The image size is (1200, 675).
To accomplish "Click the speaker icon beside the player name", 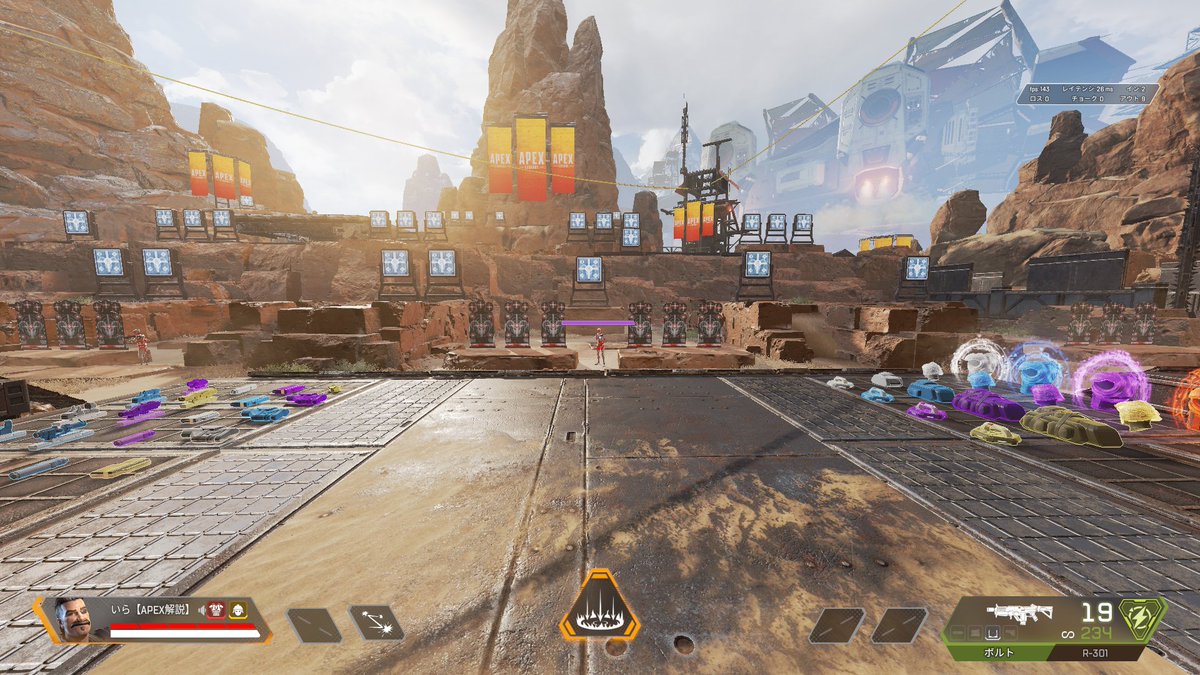I will pyautogui.click(x=201, y=610).
